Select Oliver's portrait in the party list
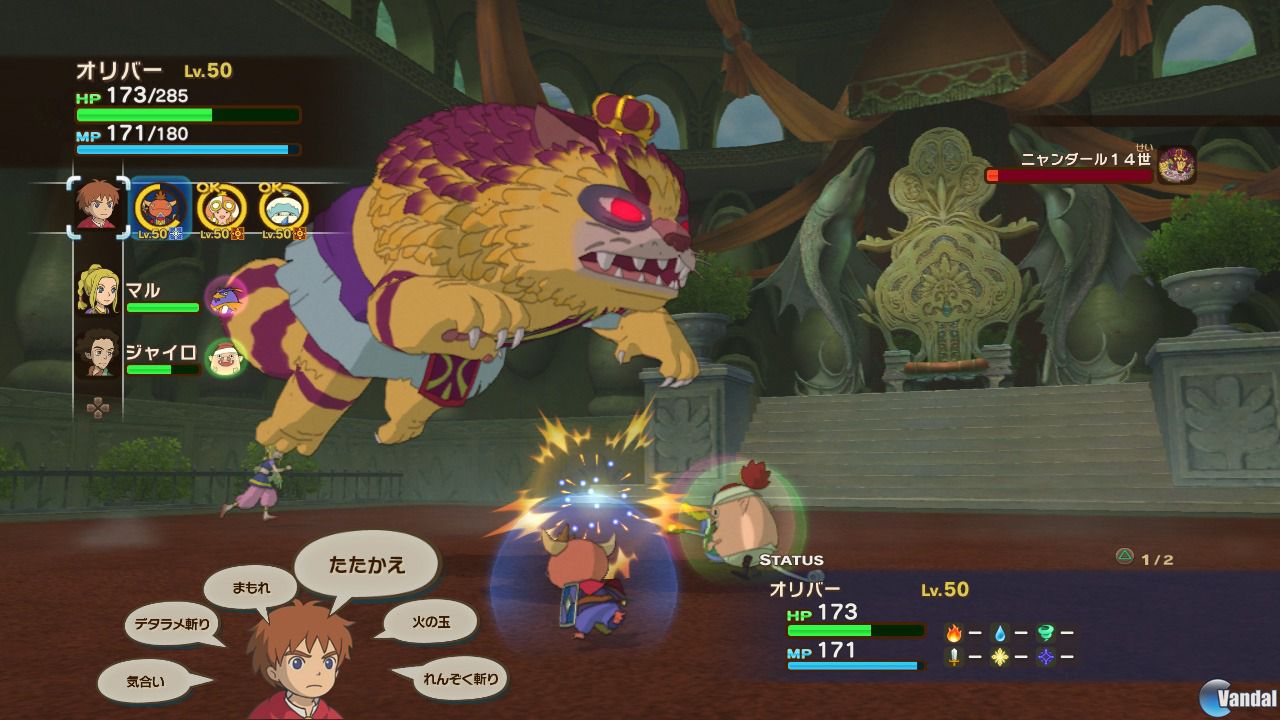Screen dimensions: 1280x720 [x=98, y=208]
